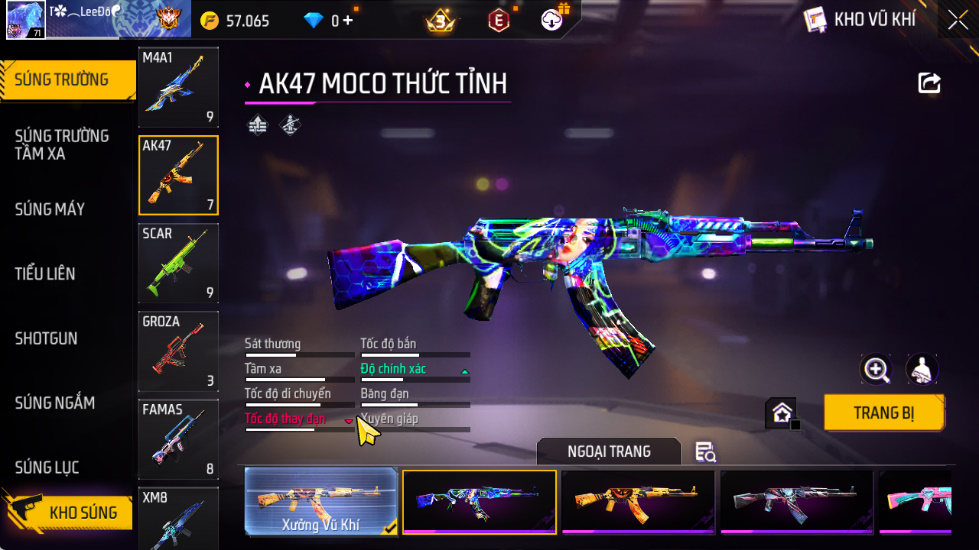Open the Súng Ngắm category
The height and width of the screenshot is (550, 979).
(55, 403)
